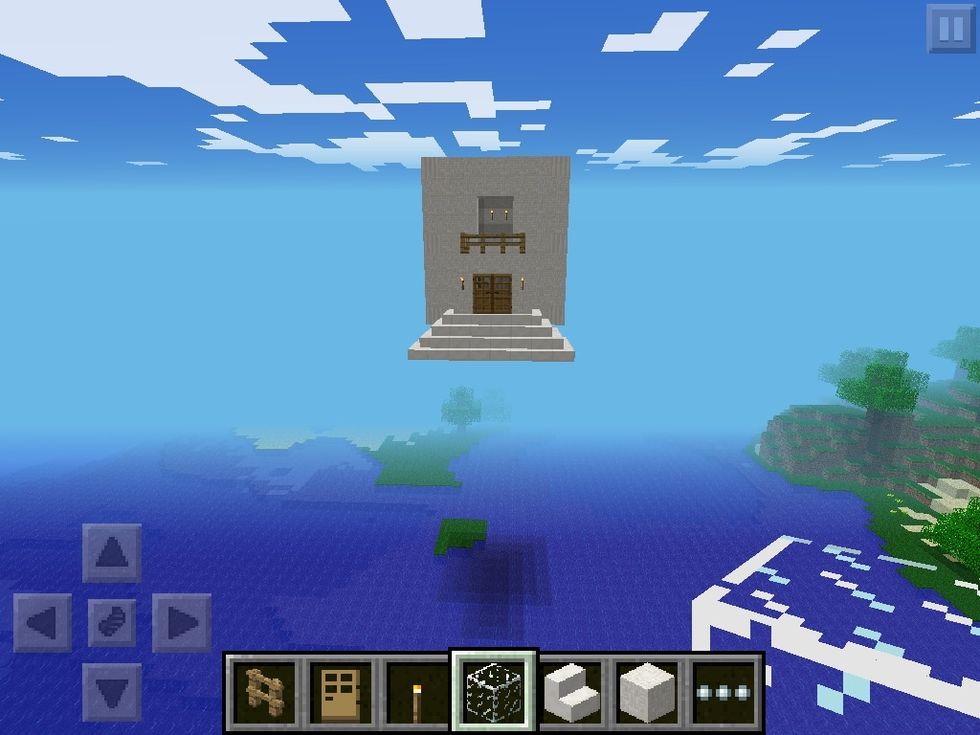Tap the D-pad right arrow
The width and height of the screenshot is (980, 735).
tap(182, 623)
